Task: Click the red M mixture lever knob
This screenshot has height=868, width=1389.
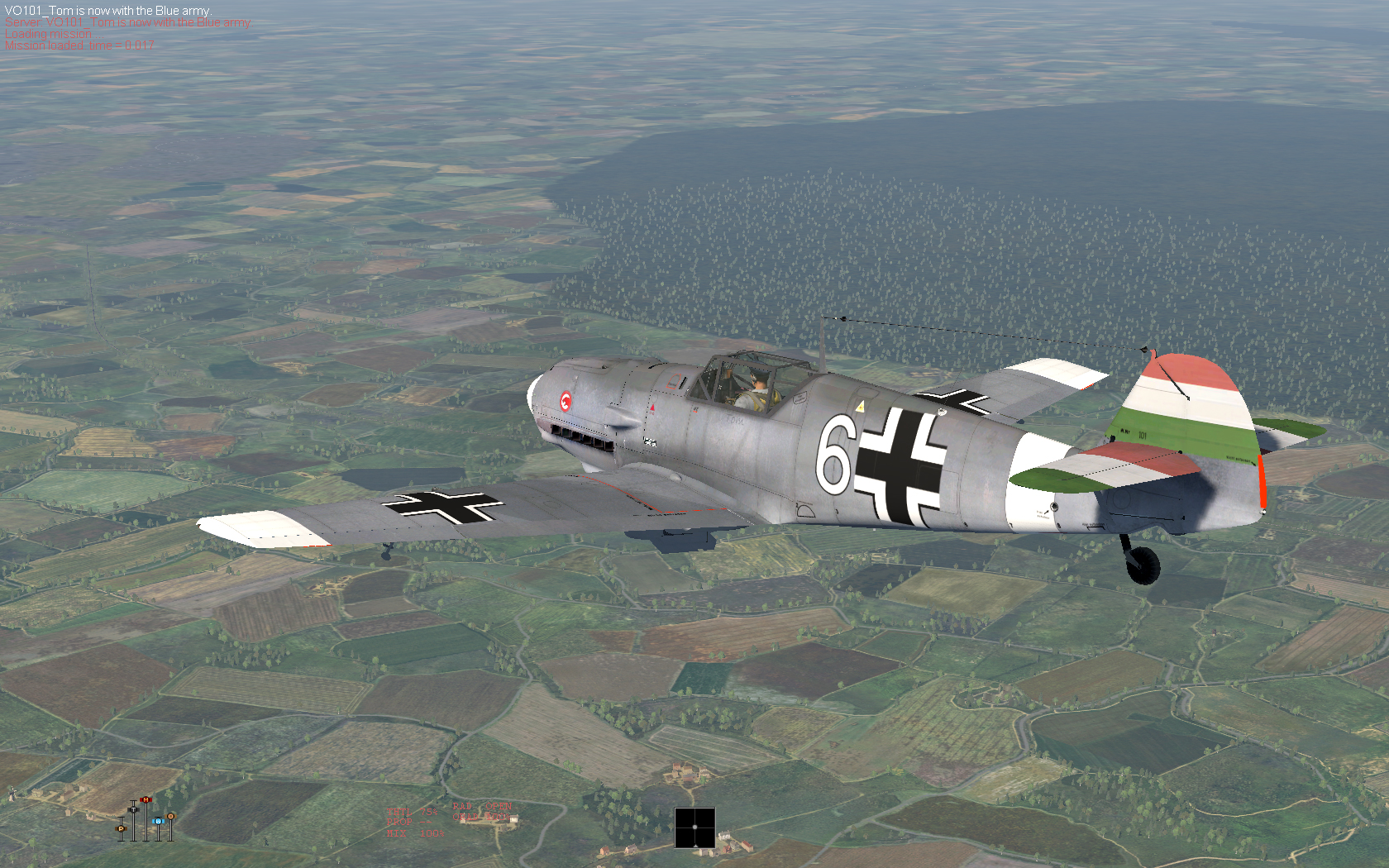Action: tap(146, 800)
